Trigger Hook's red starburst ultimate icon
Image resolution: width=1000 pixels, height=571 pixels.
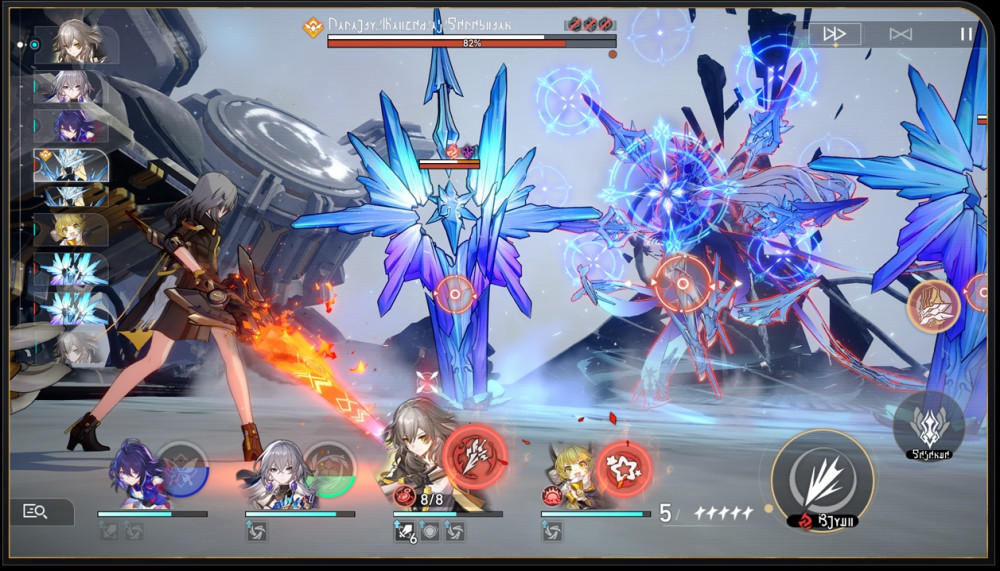click(x=624, y=468)
